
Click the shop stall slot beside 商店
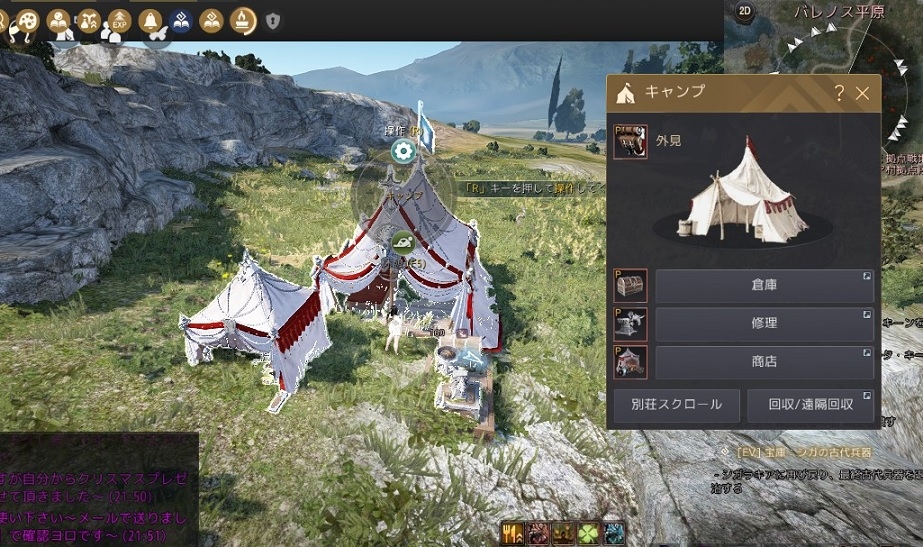631,362
